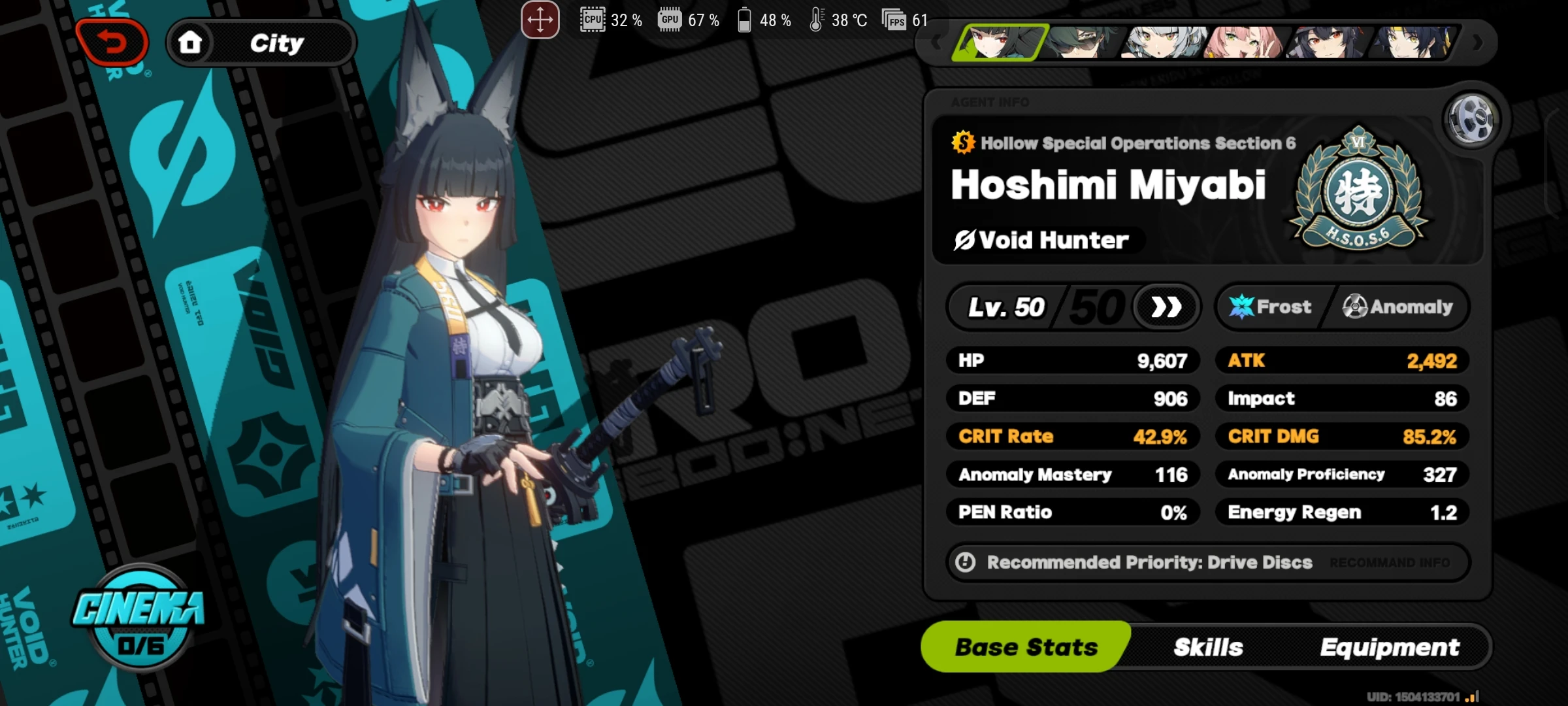Click the home icon next to City
Viewport: 1568px width, 706px height.
(189, 42)
